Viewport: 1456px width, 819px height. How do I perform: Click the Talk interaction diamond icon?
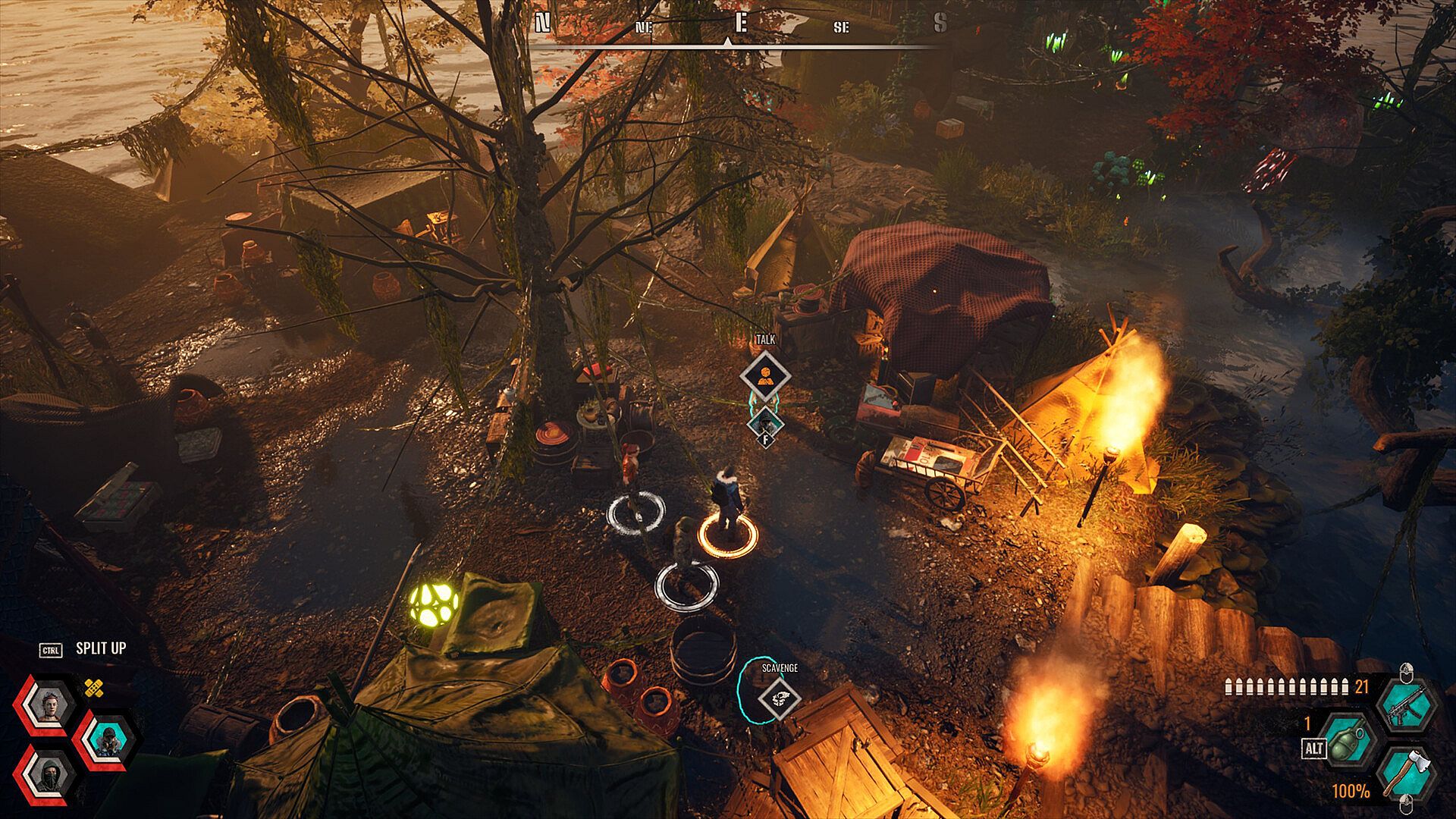pyautogui.click(x=765, y=375)
